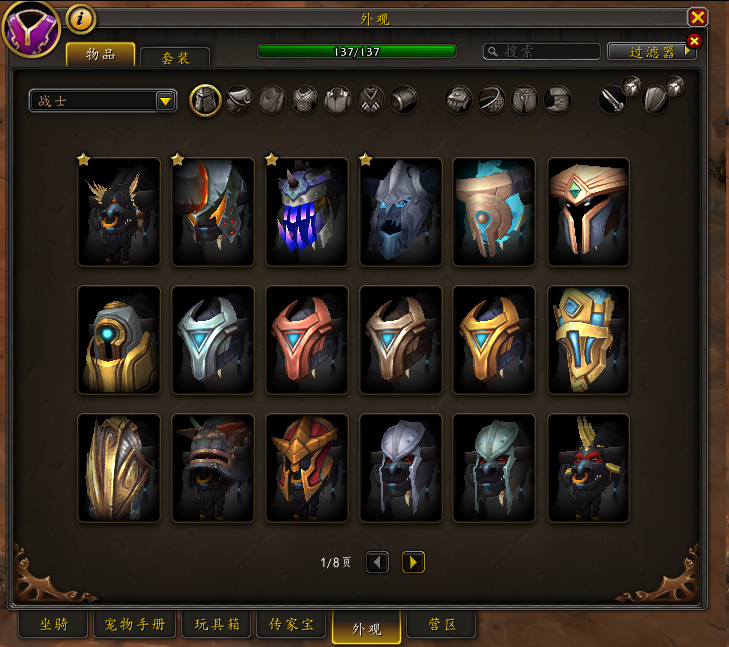This screenshot has width=729, height=647.
Task: Open the 宠物手册 pet journal tab
Action: pos(134,625)
